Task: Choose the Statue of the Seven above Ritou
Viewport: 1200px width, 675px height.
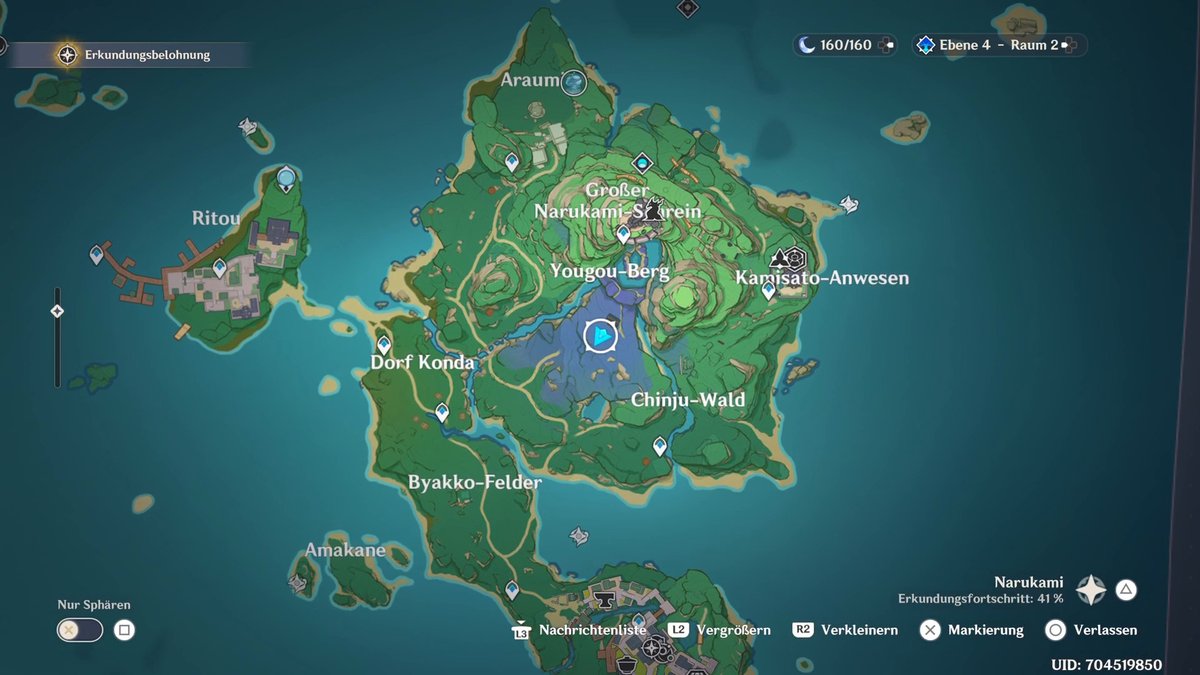Action: coord(287,179)
